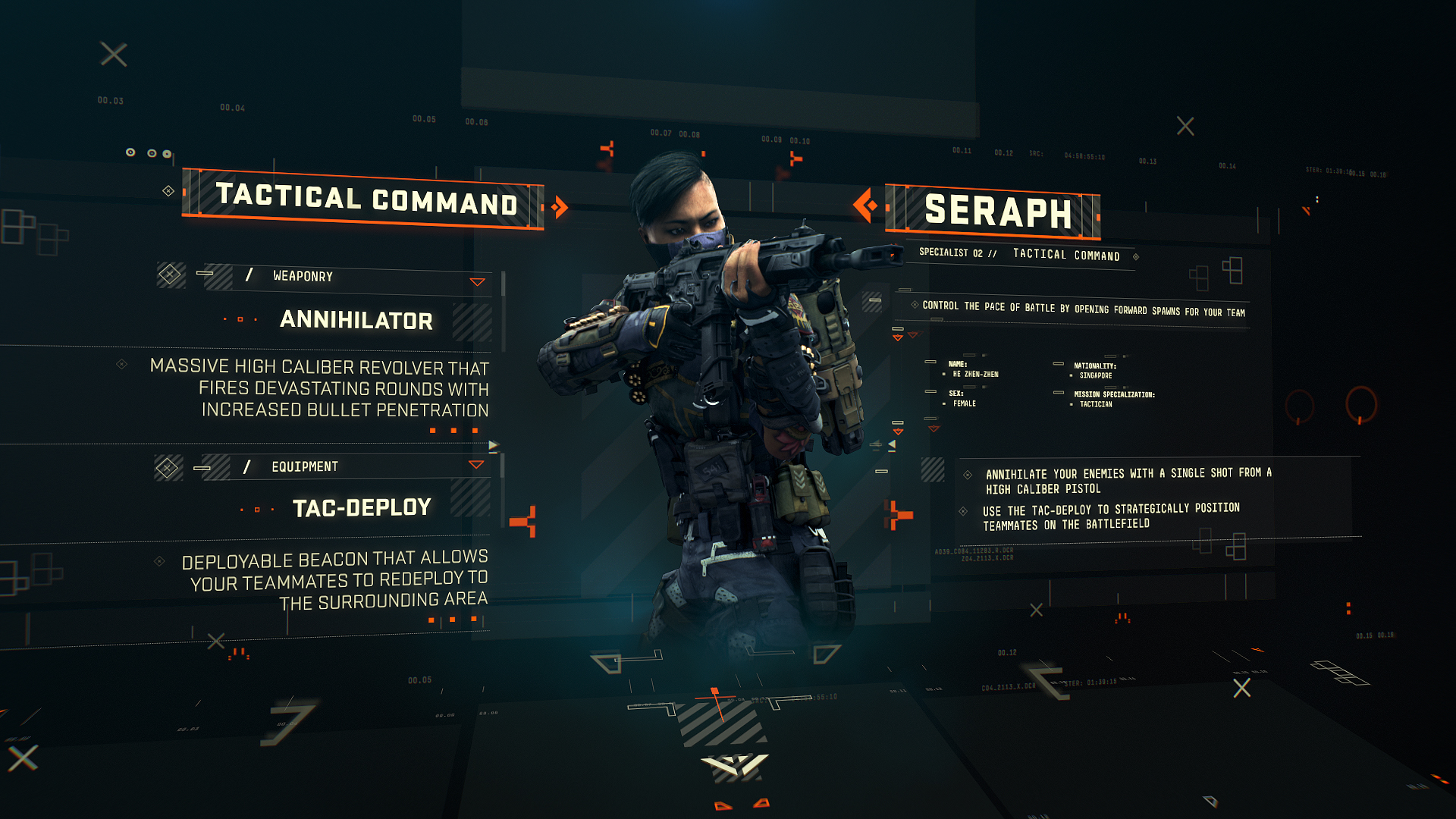This screenshot has width=1456, height=819.
Task: Click the orange arrow beside Tactical Command
Action: coord(560,207)
